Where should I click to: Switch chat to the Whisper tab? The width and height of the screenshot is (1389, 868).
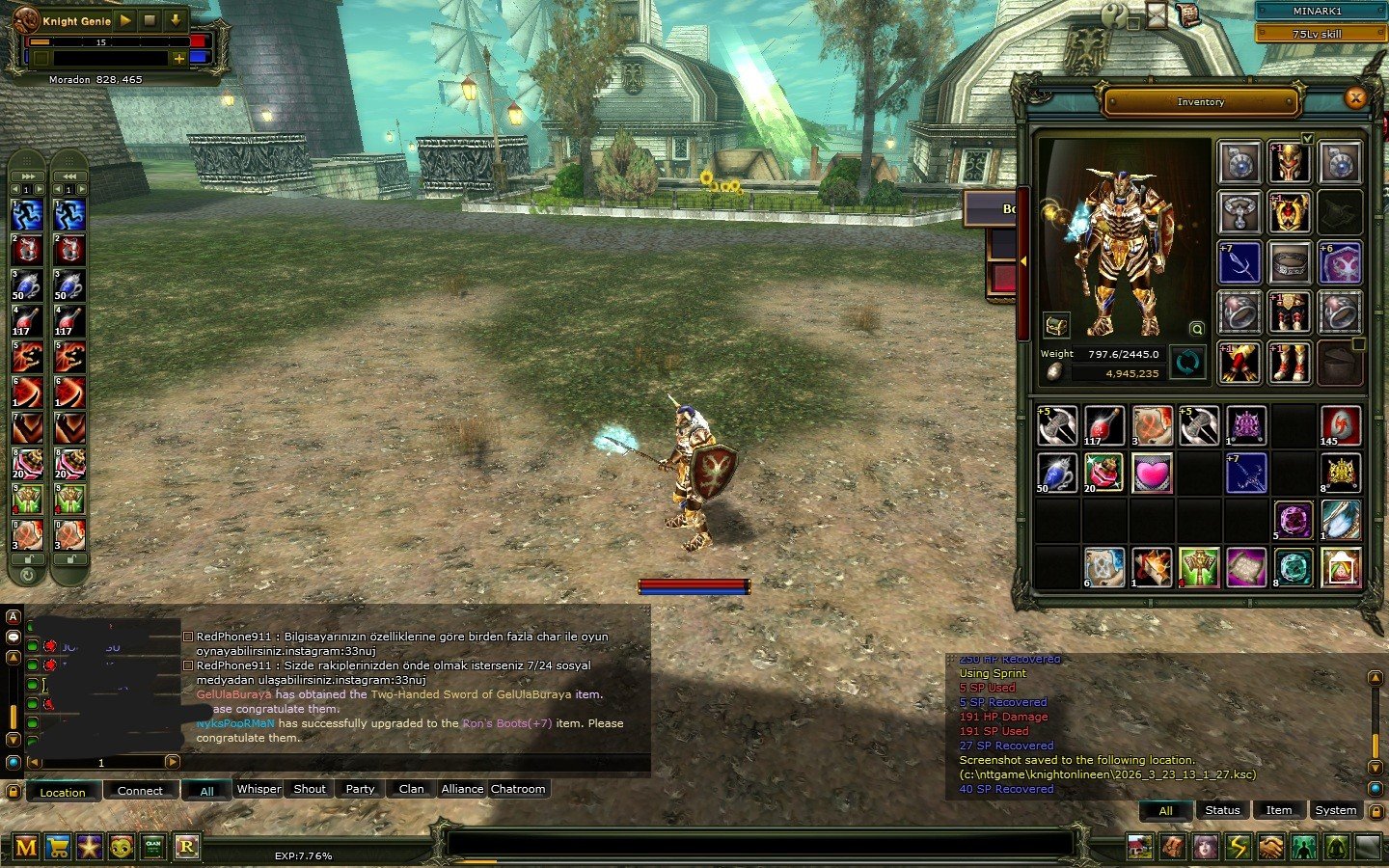tap(259, 789)
